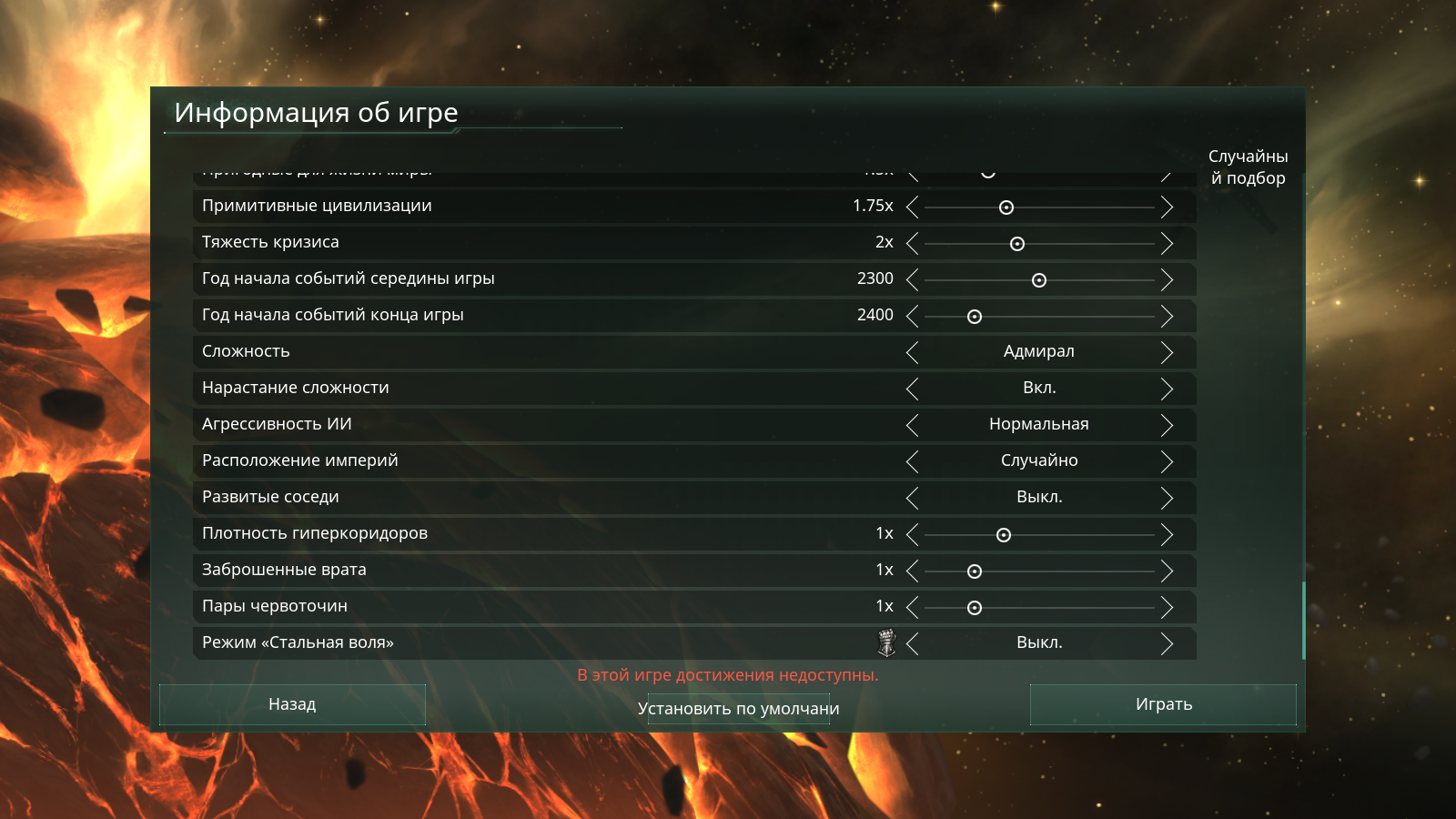
Task: Click the Случайный подбор randomize button
Action: (x=1248, y=167)
